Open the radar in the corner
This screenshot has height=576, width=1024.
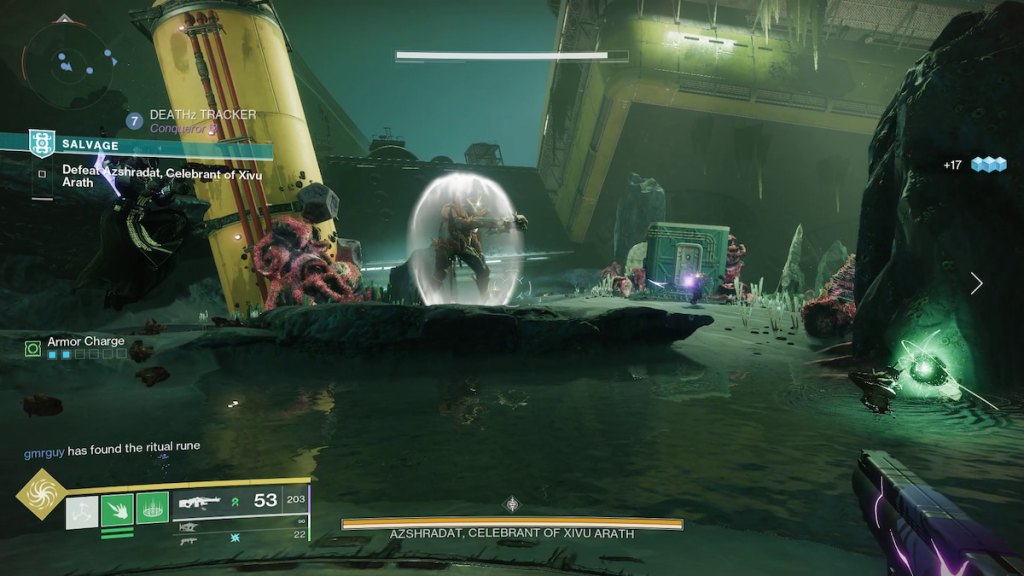(x=63, y=62)
